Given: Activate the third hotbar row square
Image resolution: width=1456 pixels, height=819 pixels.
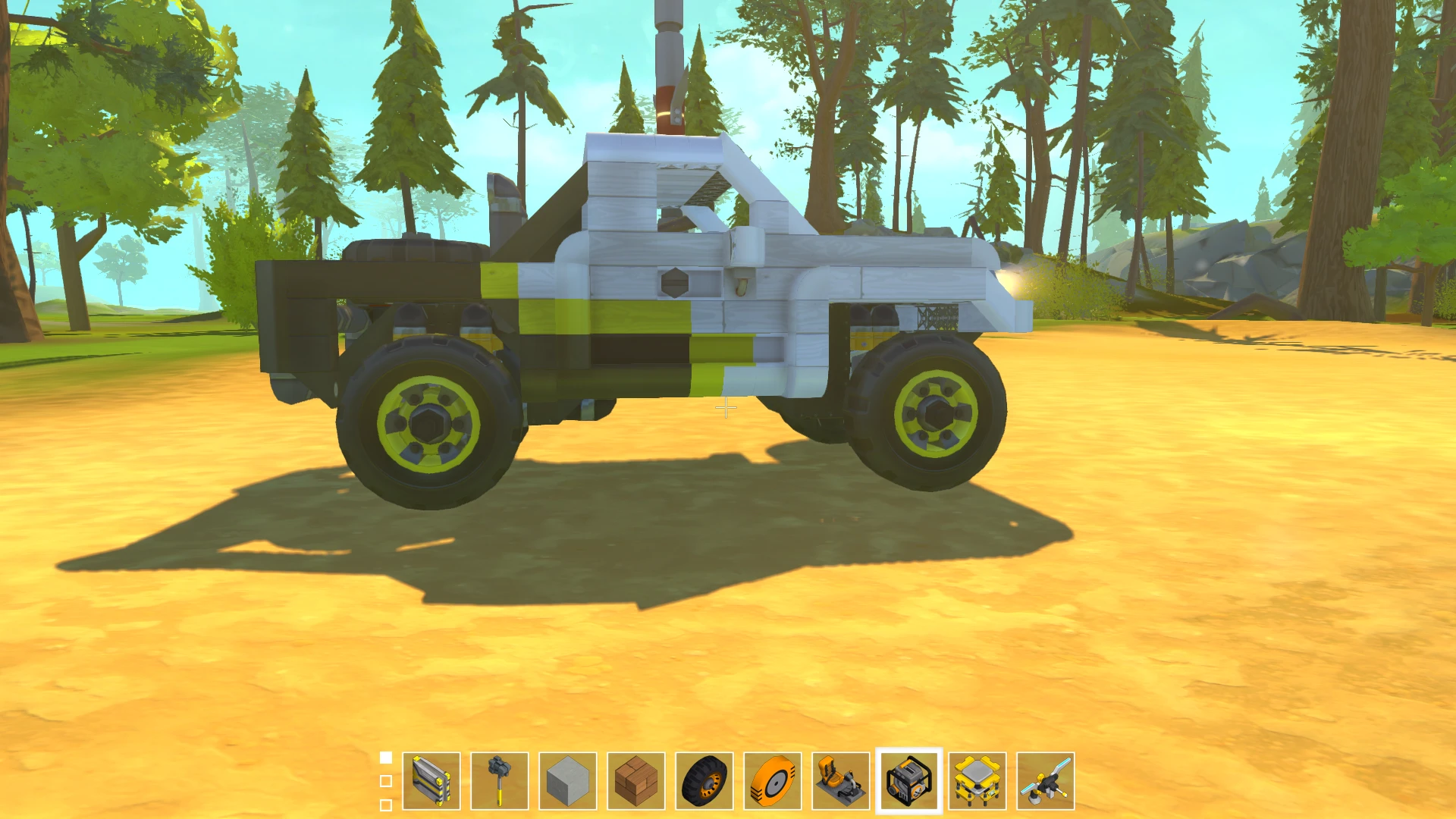Looking at the screenshot, I should [385, 802].
